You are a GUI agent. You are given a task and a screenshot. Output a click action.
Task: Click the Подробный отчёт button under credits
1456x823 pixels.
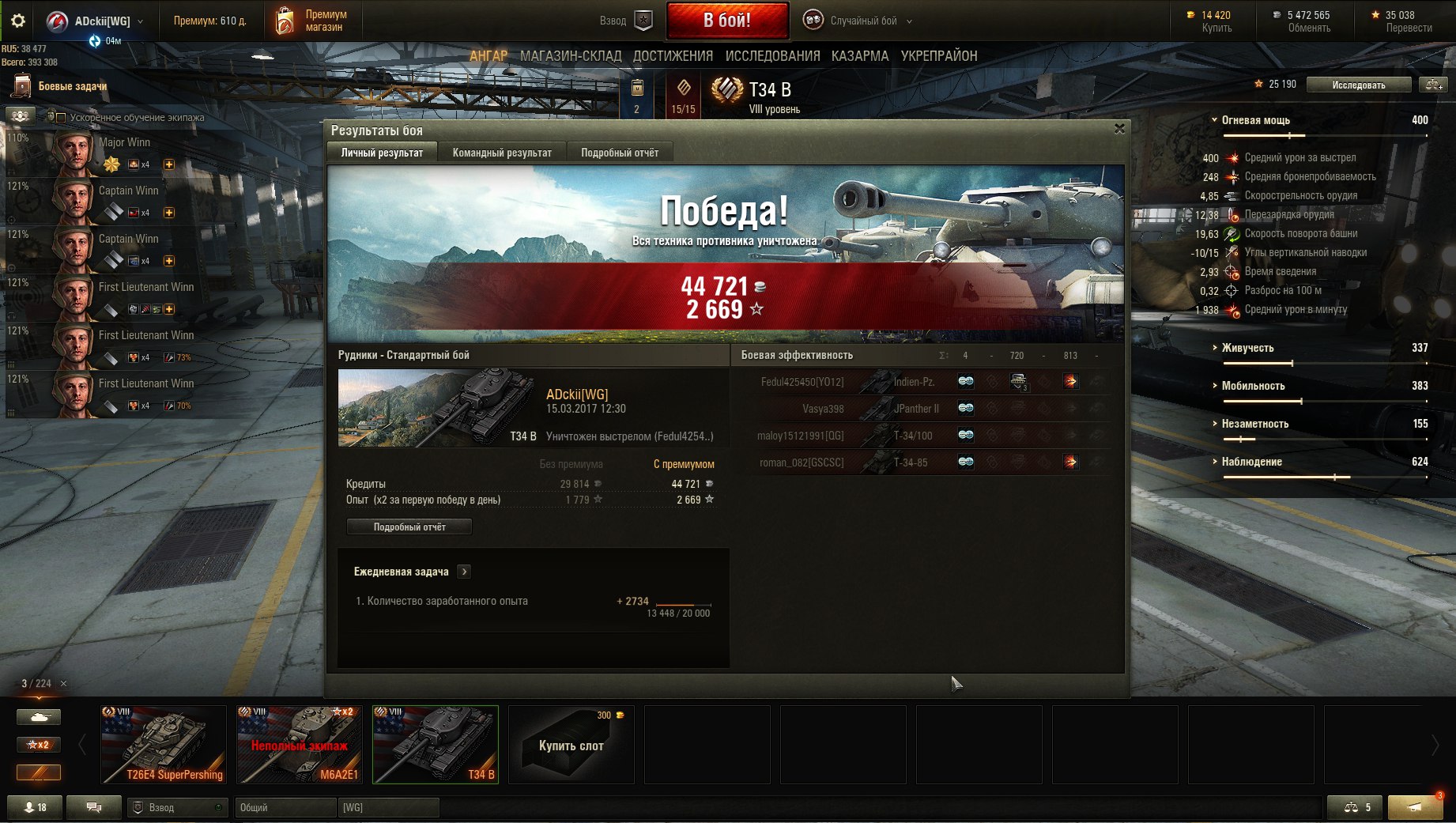(x=409, y=527)
